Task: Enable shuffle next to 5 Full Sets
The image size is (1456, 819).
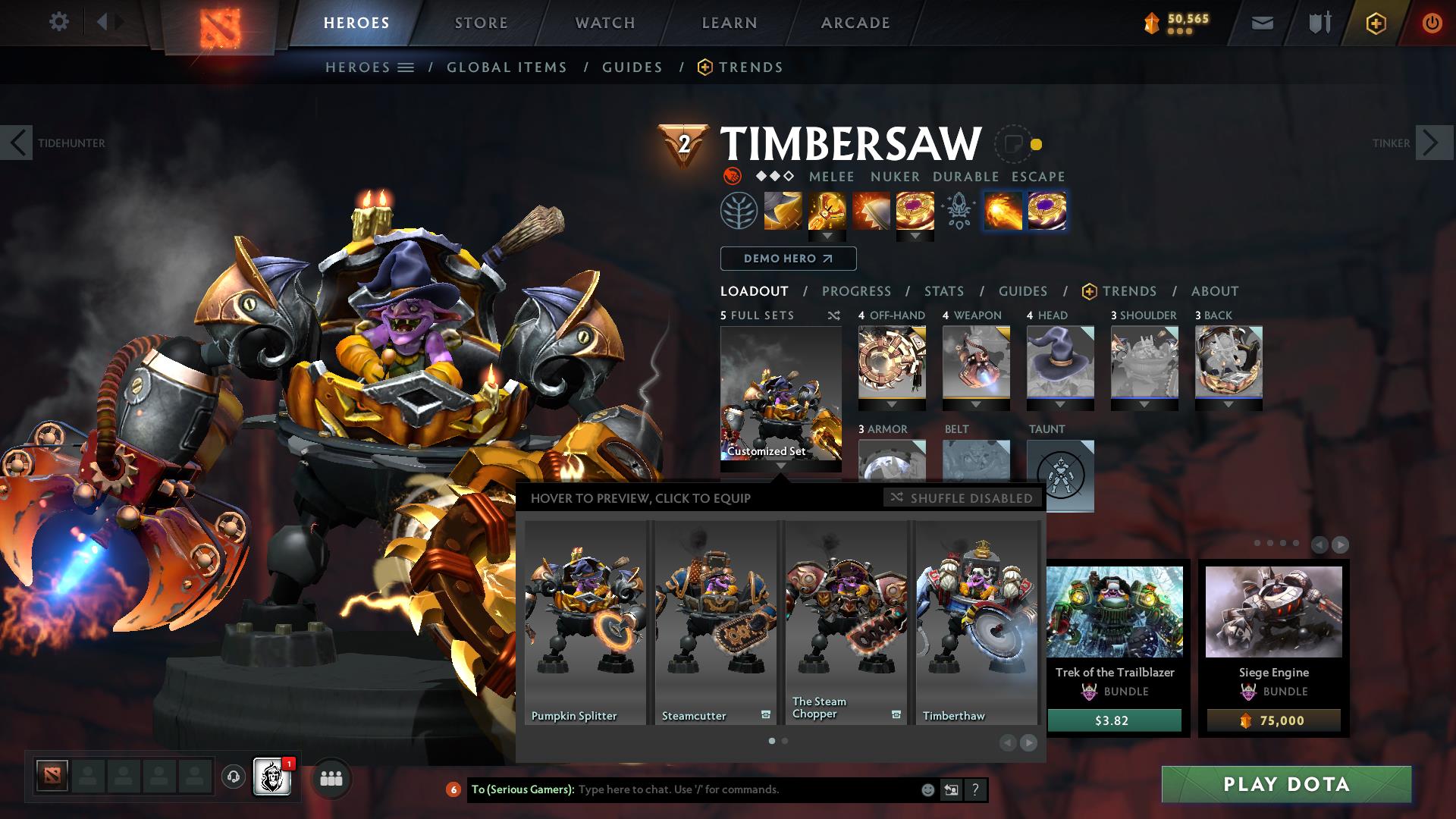Action: (835, 315)
